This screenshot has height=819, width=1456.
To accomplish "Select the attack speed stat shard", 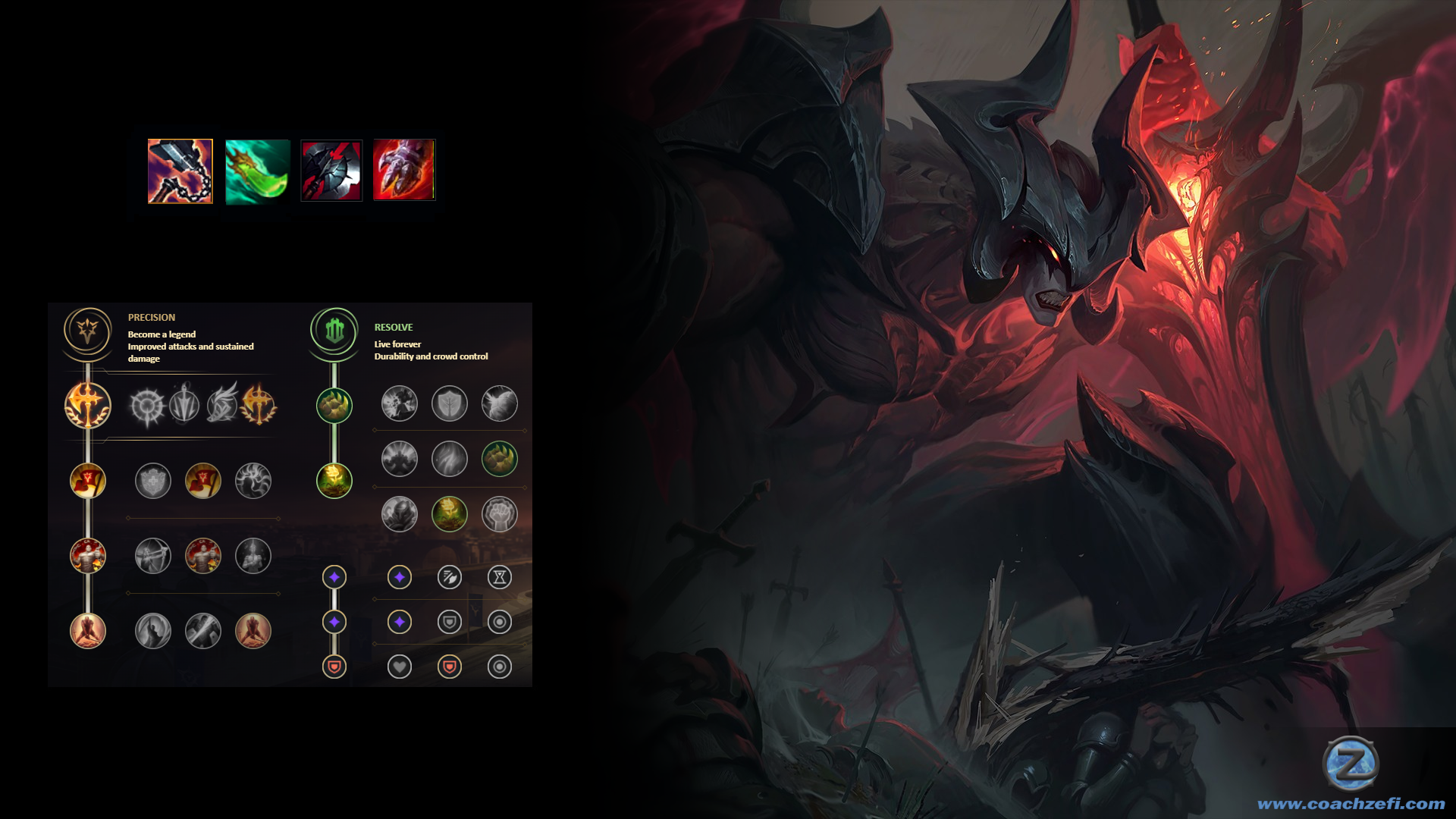I will 449,577.
